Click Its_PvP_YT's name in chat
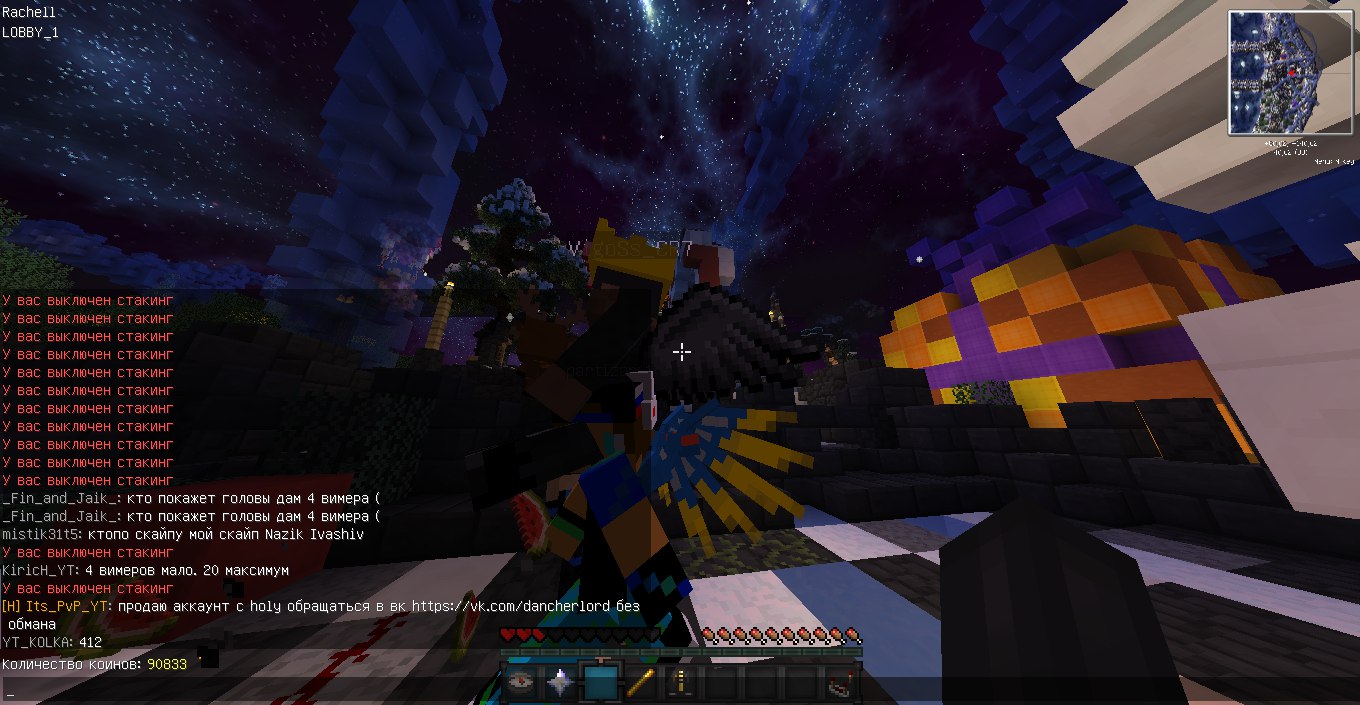Viewport: 1360px width, 705px height. pos(64,606)
